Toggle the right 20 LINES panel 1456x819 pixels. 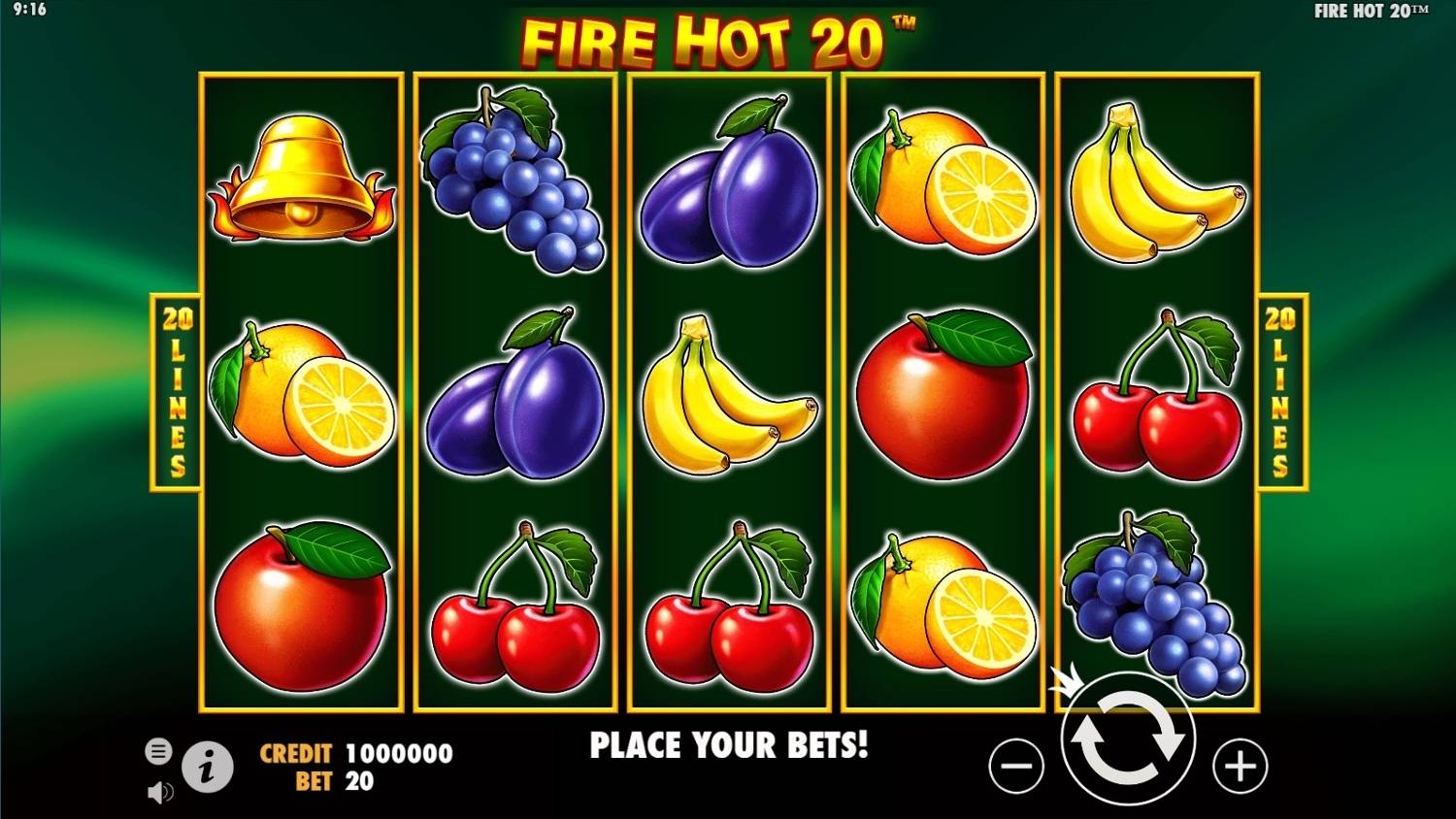click(1281, 388)
